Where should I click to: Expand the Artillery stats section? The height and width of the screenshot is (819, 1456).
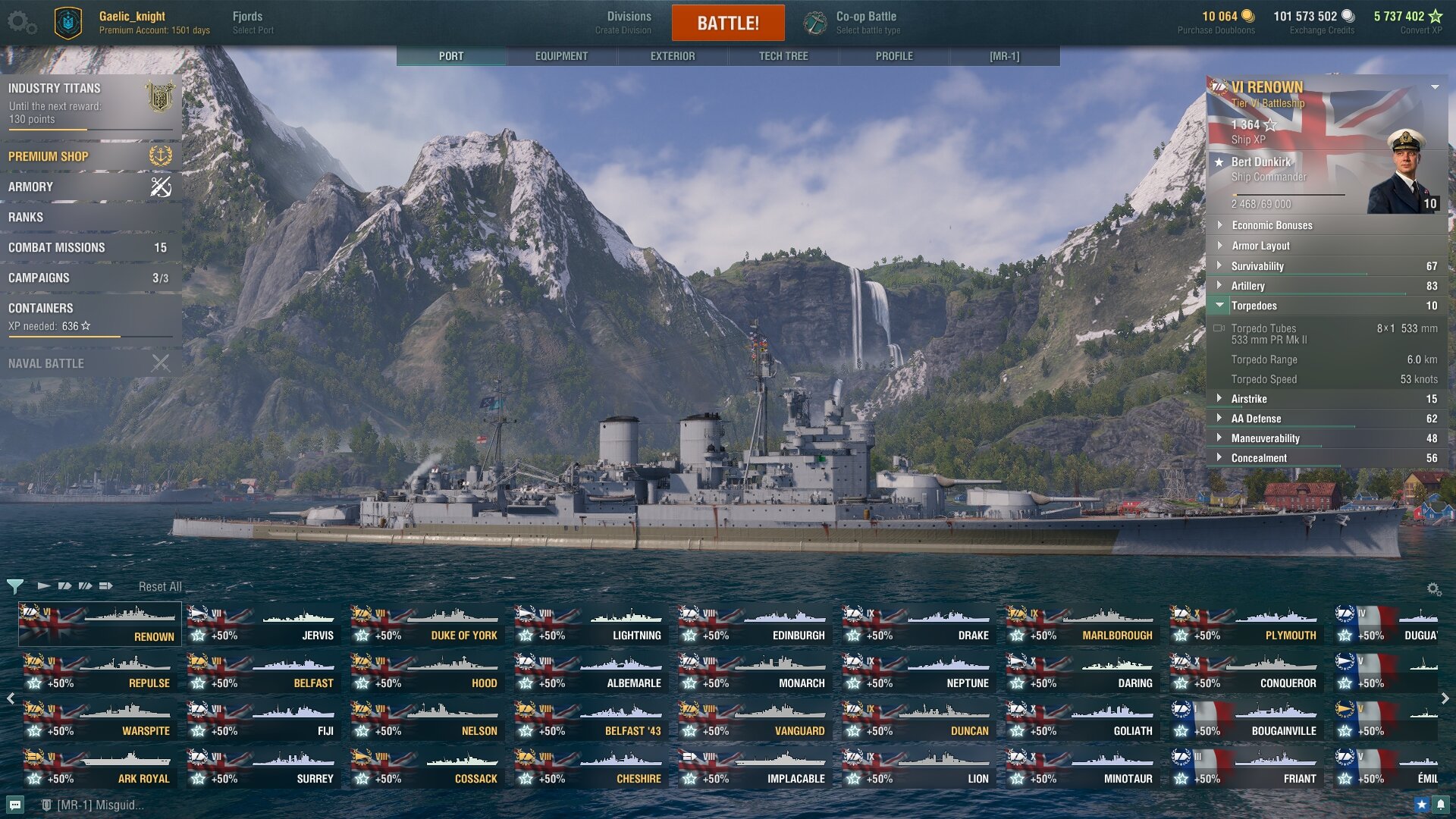click(x=1248, y=286)
